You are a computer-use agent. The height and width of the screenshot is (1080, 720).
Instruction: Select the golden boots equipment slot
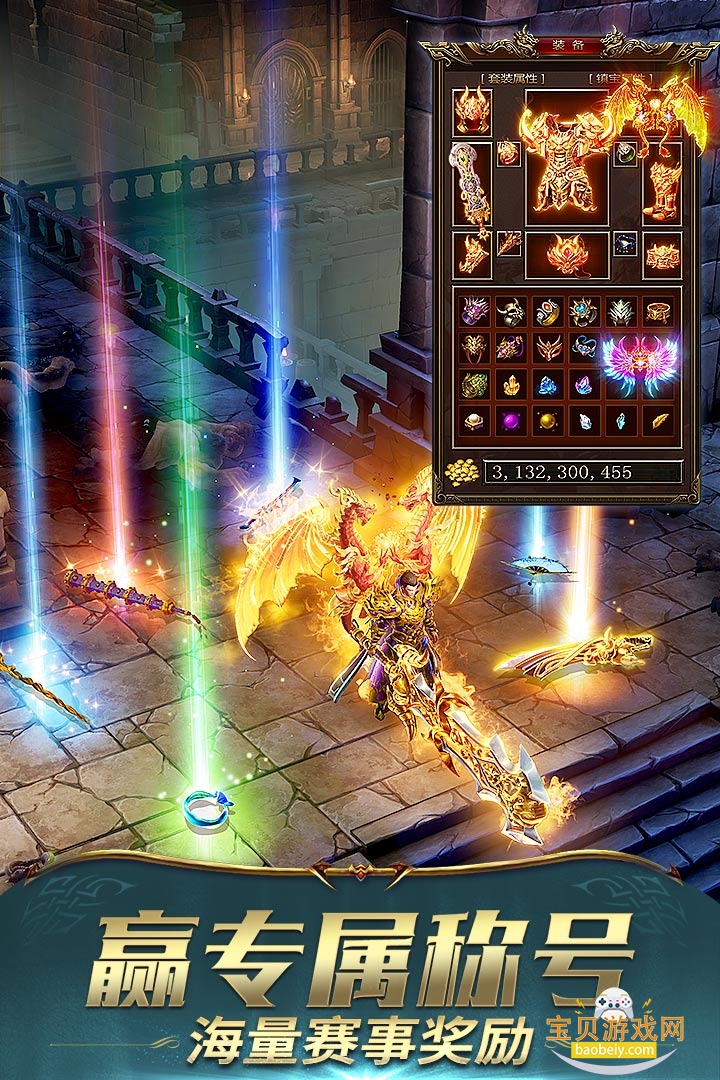pyautogui.click(x=662, y=185)
